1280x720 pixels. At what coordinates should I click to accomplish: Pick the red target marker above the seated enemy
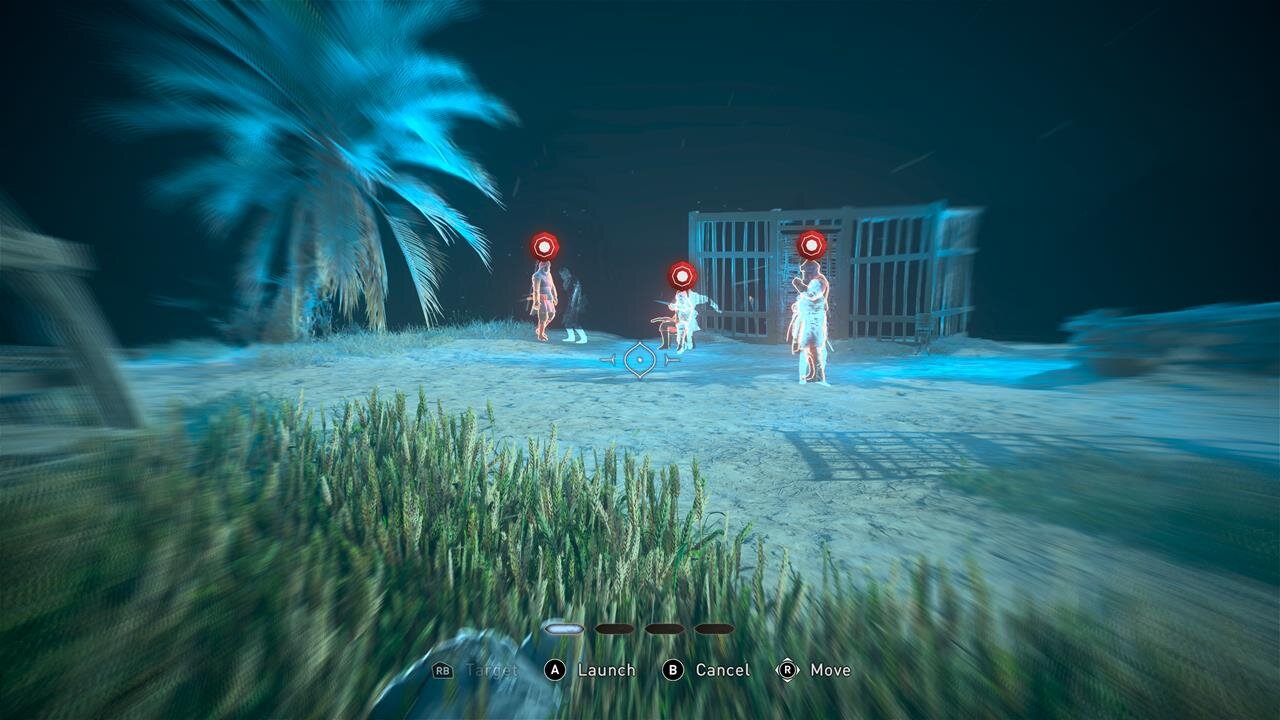tap(682, 275)
